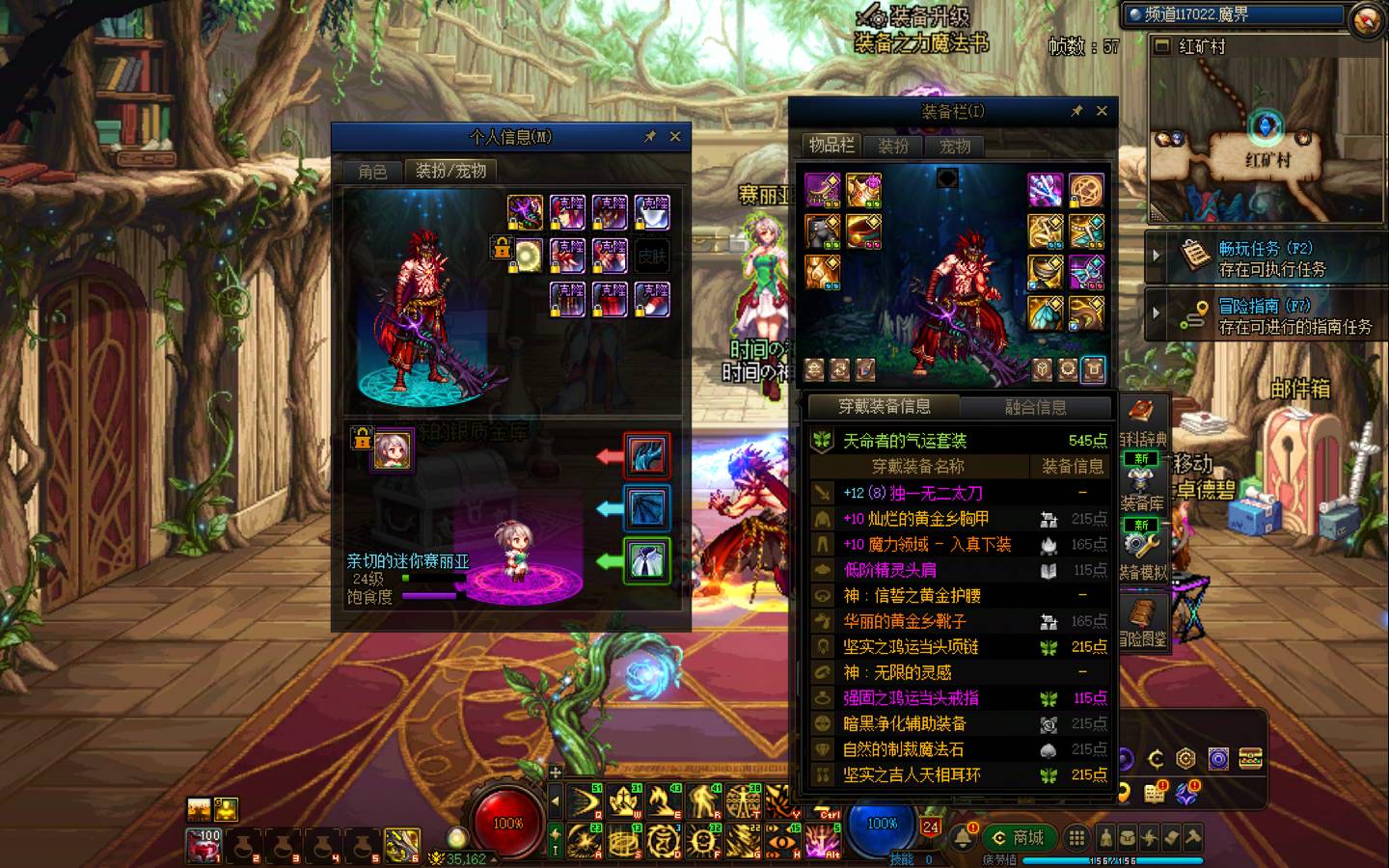The height and width of the screenshot is (868, 1389).
Task: Open the 穿戴装备信息 tab
Action: click(884, 406)
